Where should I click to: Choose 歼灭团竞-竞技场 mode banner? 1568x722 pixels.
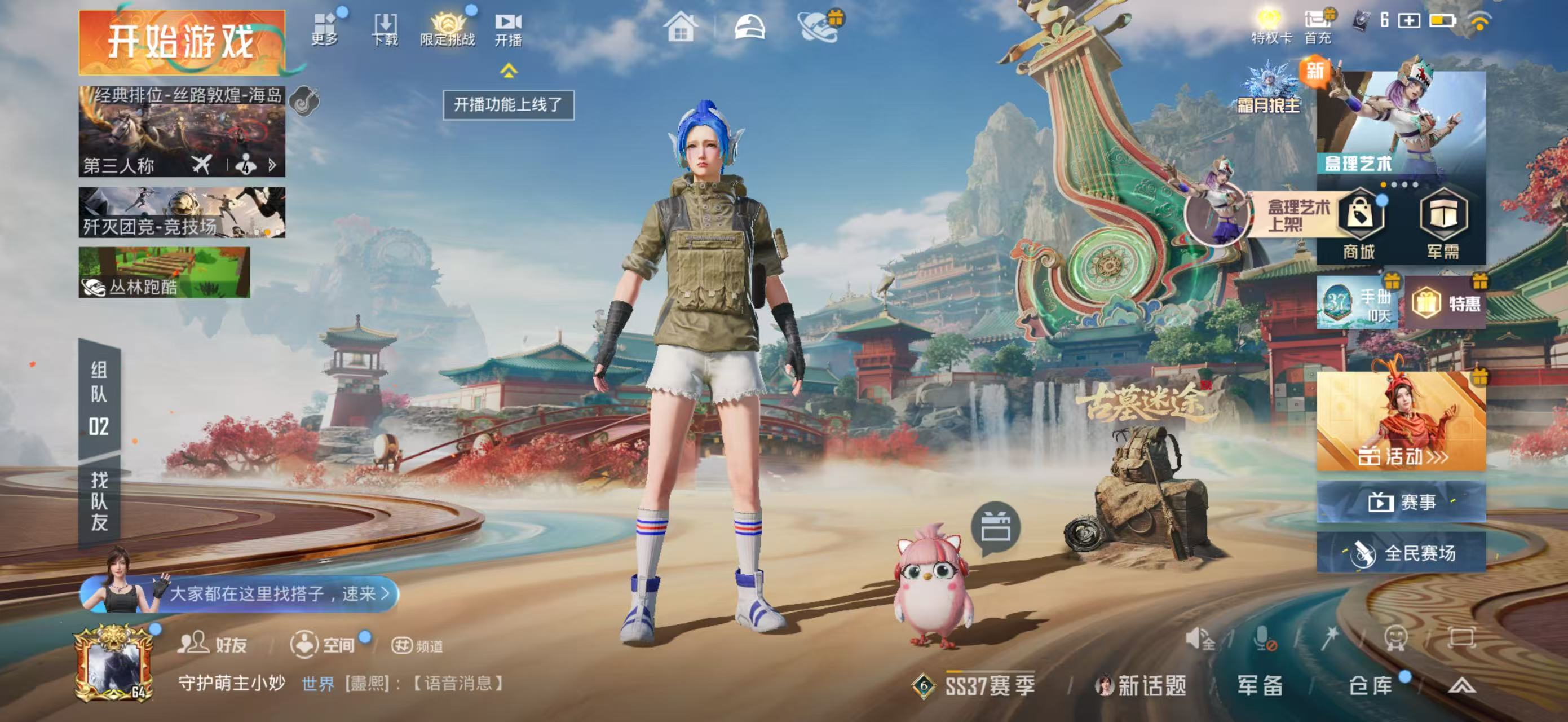point(182,213)
